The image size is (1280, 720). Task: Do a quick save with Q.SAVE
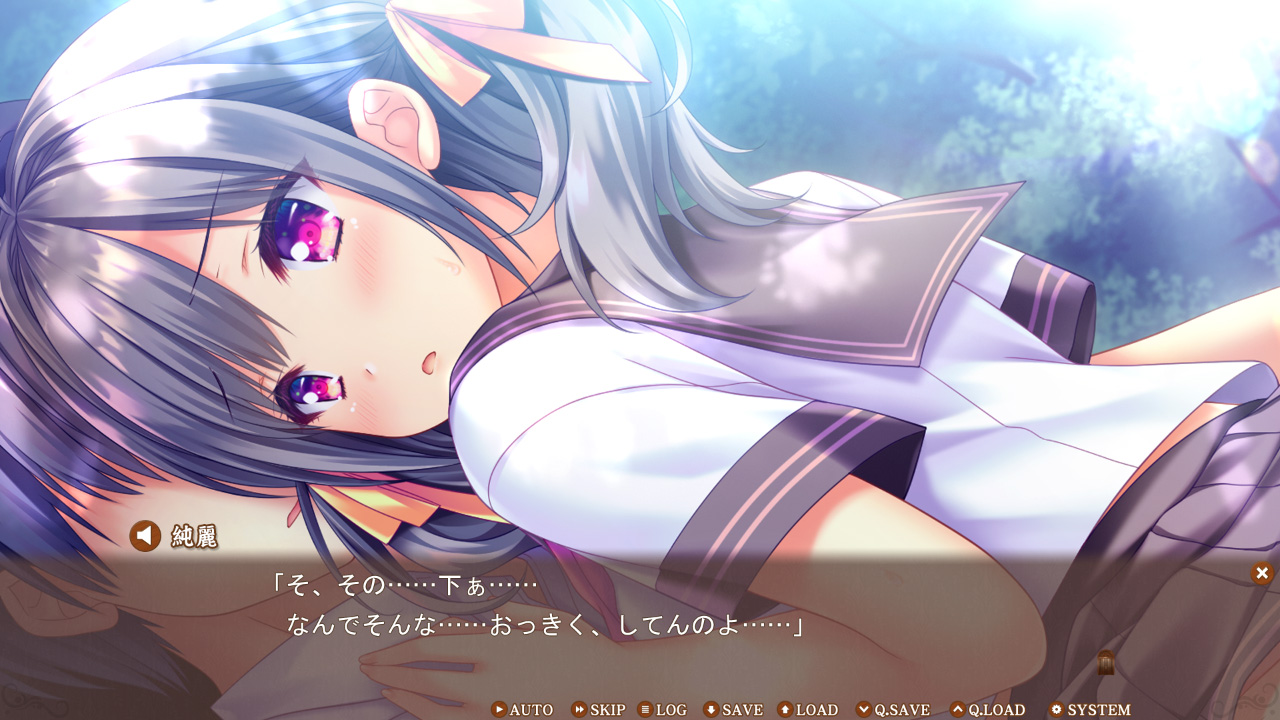click(x=893, y=710)
